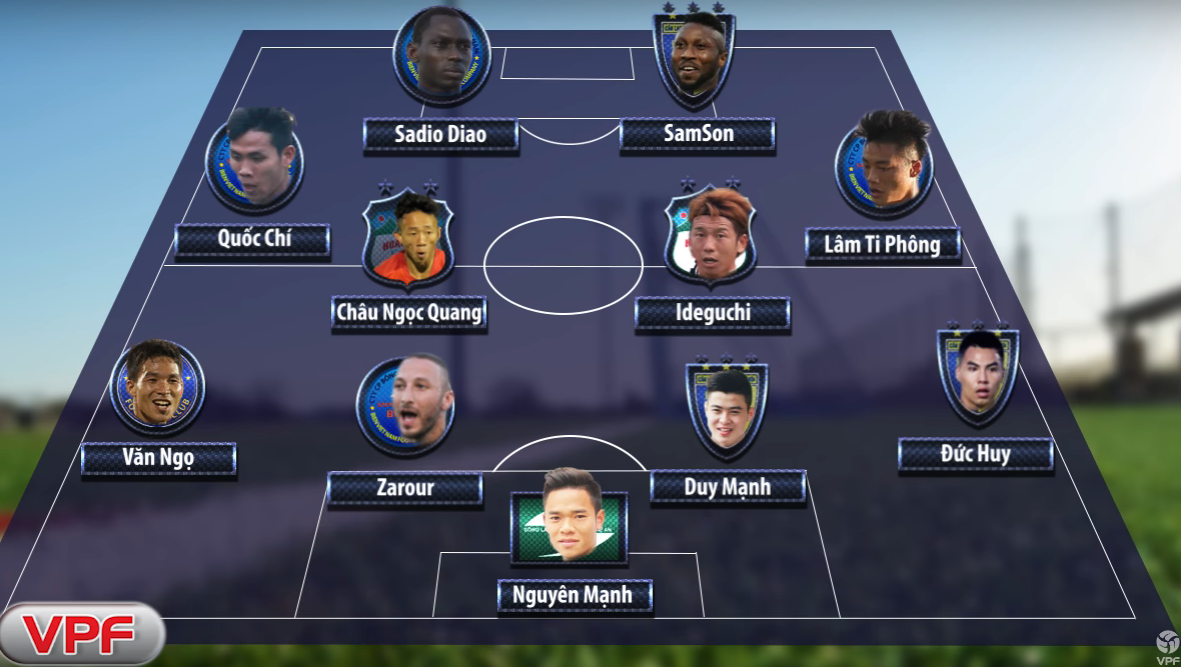Pick Duy Mạnh's player portrait
Image resolution: width=1181 pixels, height=667 pixels.
[x=727, y=410]
